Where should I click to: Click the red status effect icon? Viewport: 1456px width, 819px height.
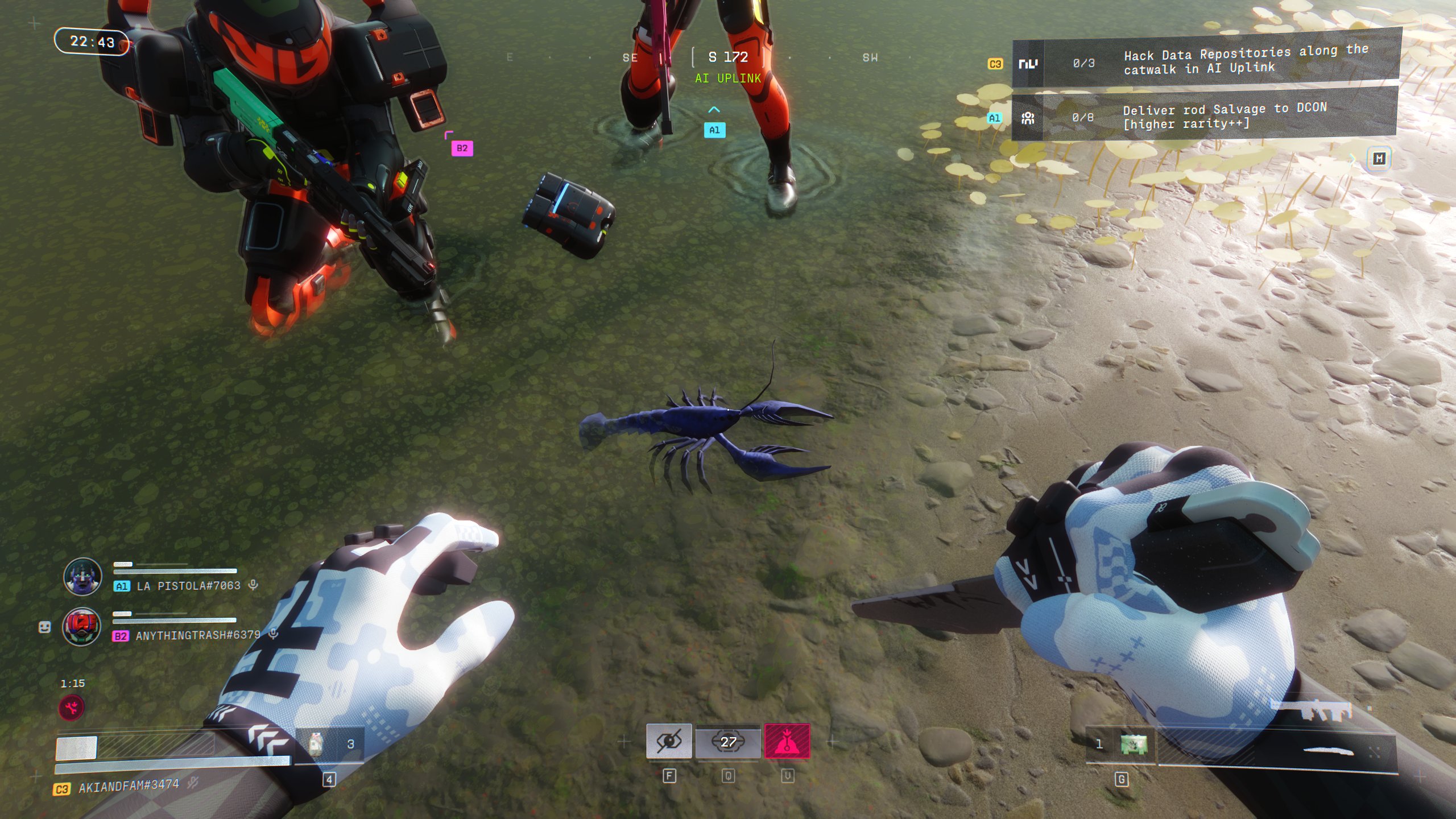72,708
